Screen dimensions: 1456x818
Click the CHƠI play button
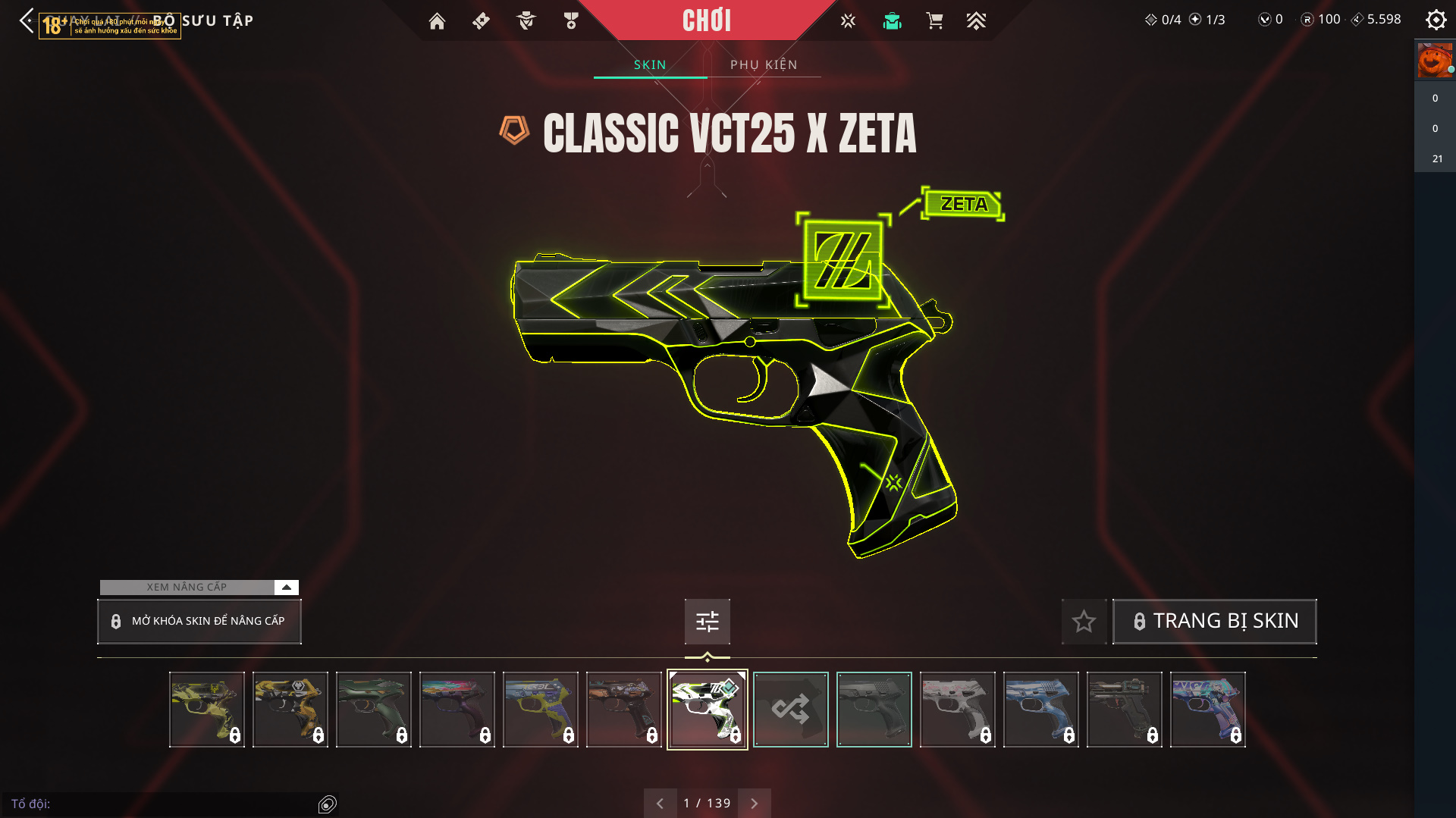tap(707, 20)
